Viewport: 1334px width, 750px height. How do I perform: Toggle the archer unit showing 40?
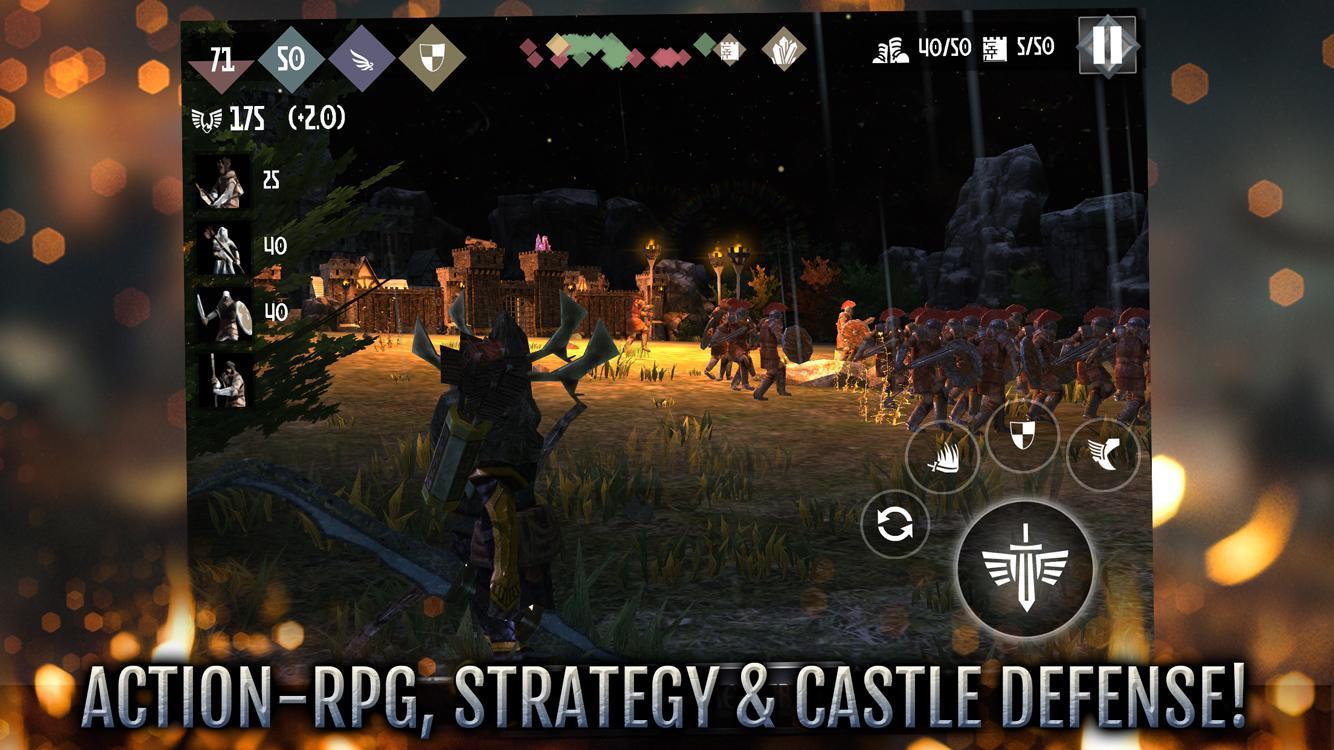(x=222, y=247)
